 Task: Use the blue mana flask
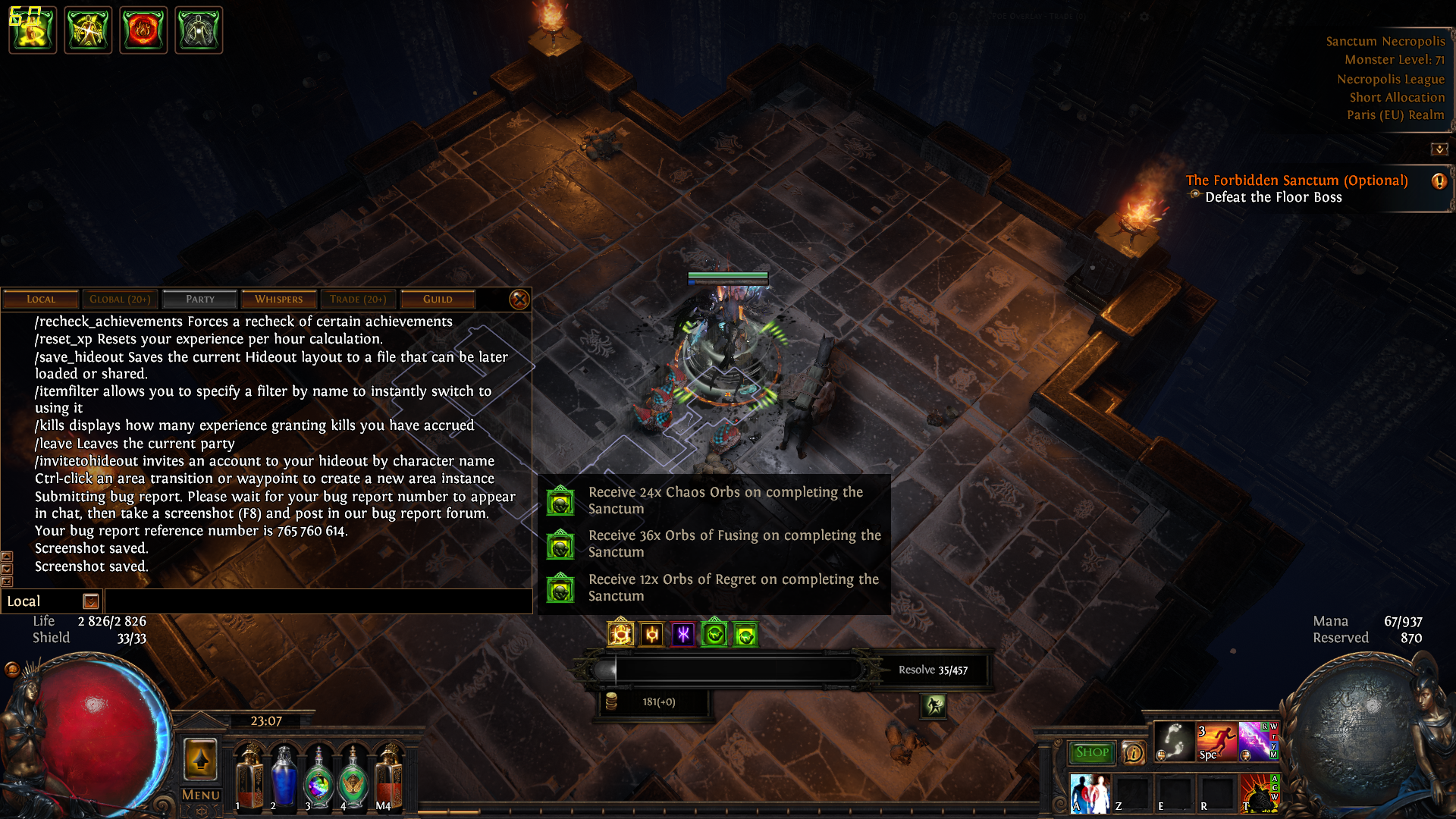(284, 777)
